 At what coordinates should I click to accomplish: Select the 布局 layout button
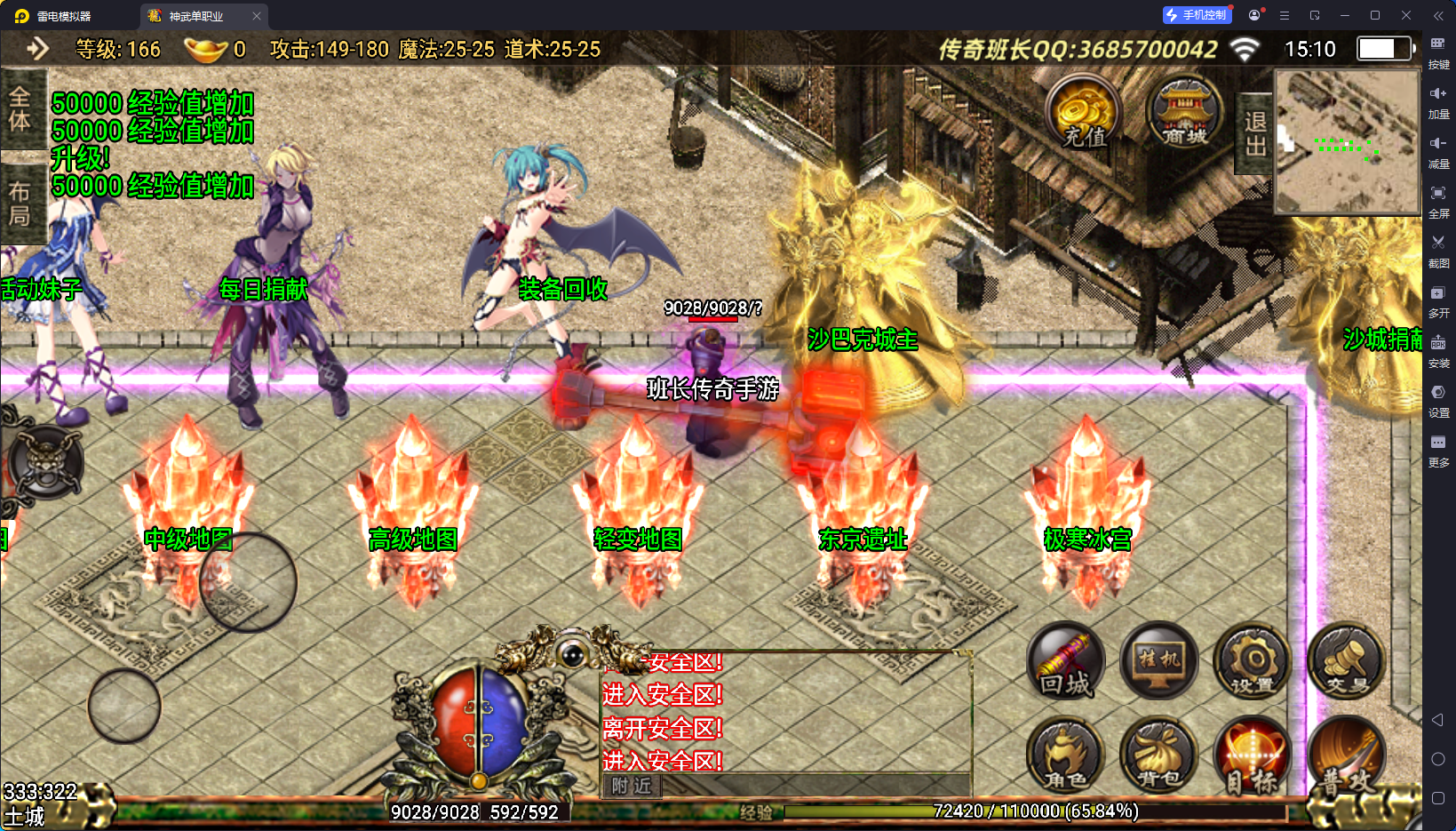(20, 204)
